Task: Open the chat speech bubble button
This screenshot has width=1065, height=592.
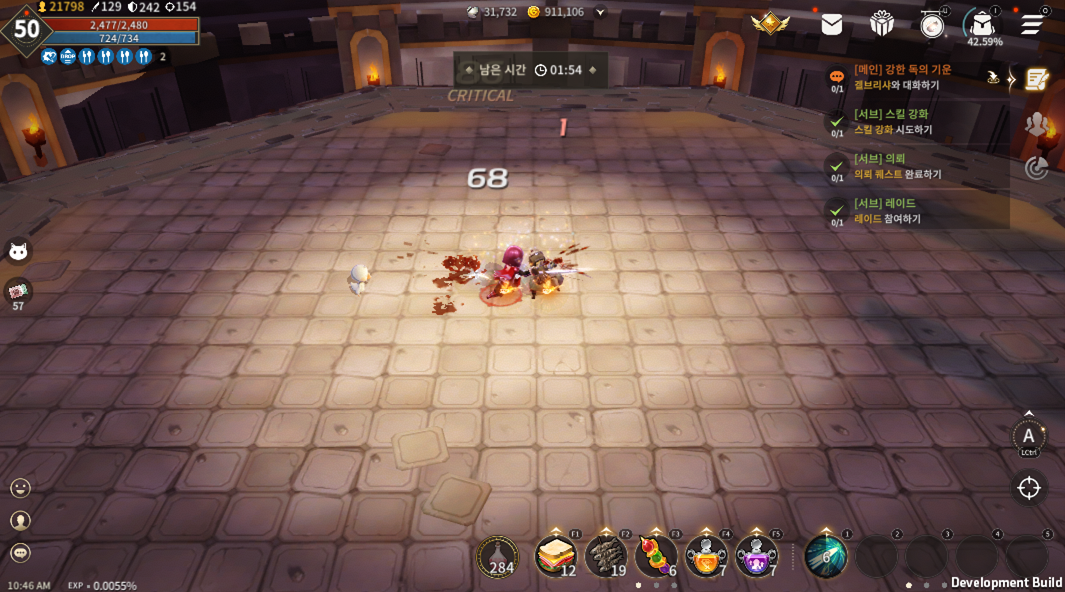Action: click(x=20, y=553)
